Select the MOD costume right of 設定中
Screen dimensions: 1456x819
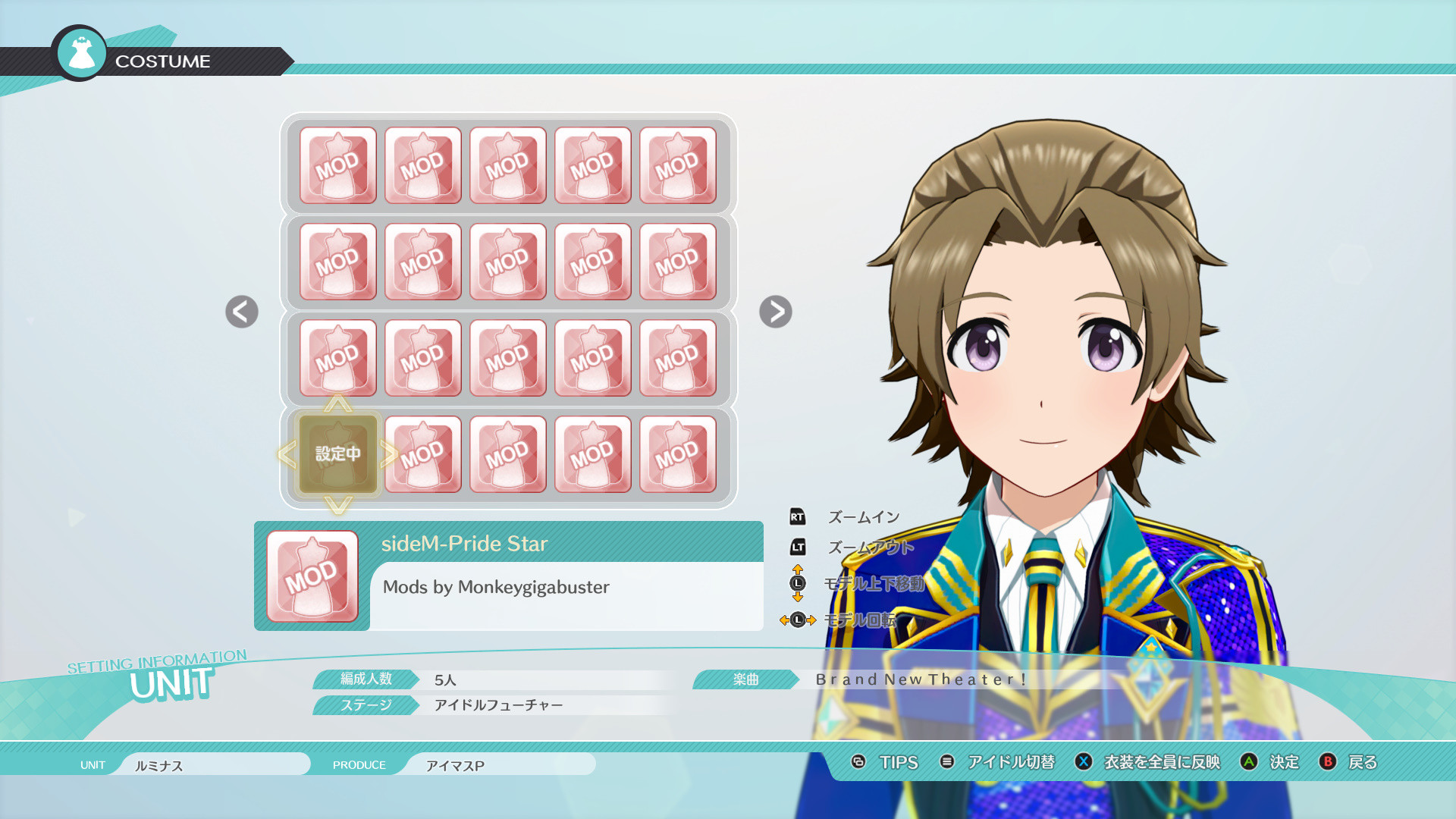point(422,455)
